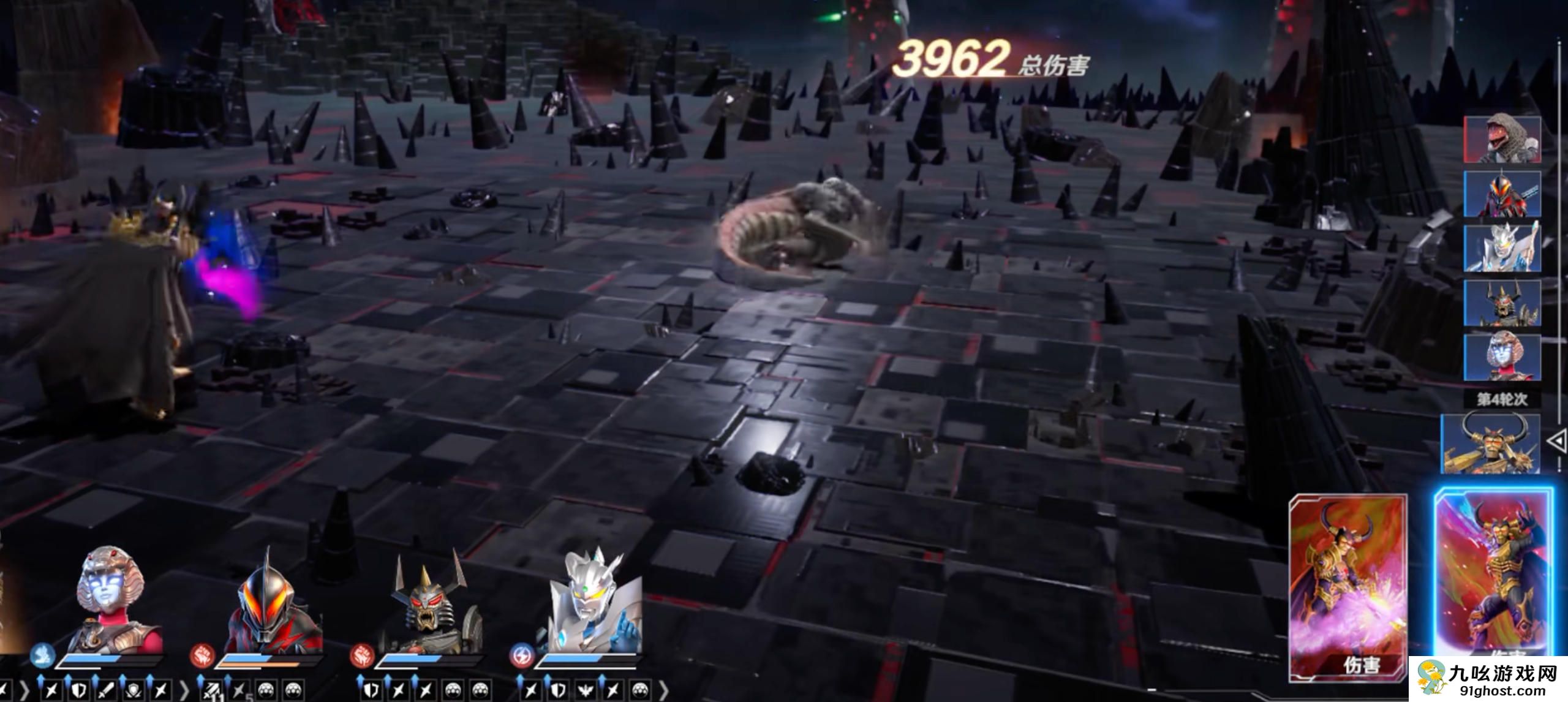Pick the spiked dark-armor turn-order portrait
This screenshot has height=702, width=1568.
pyautogui.click(x=1502, y=303)
